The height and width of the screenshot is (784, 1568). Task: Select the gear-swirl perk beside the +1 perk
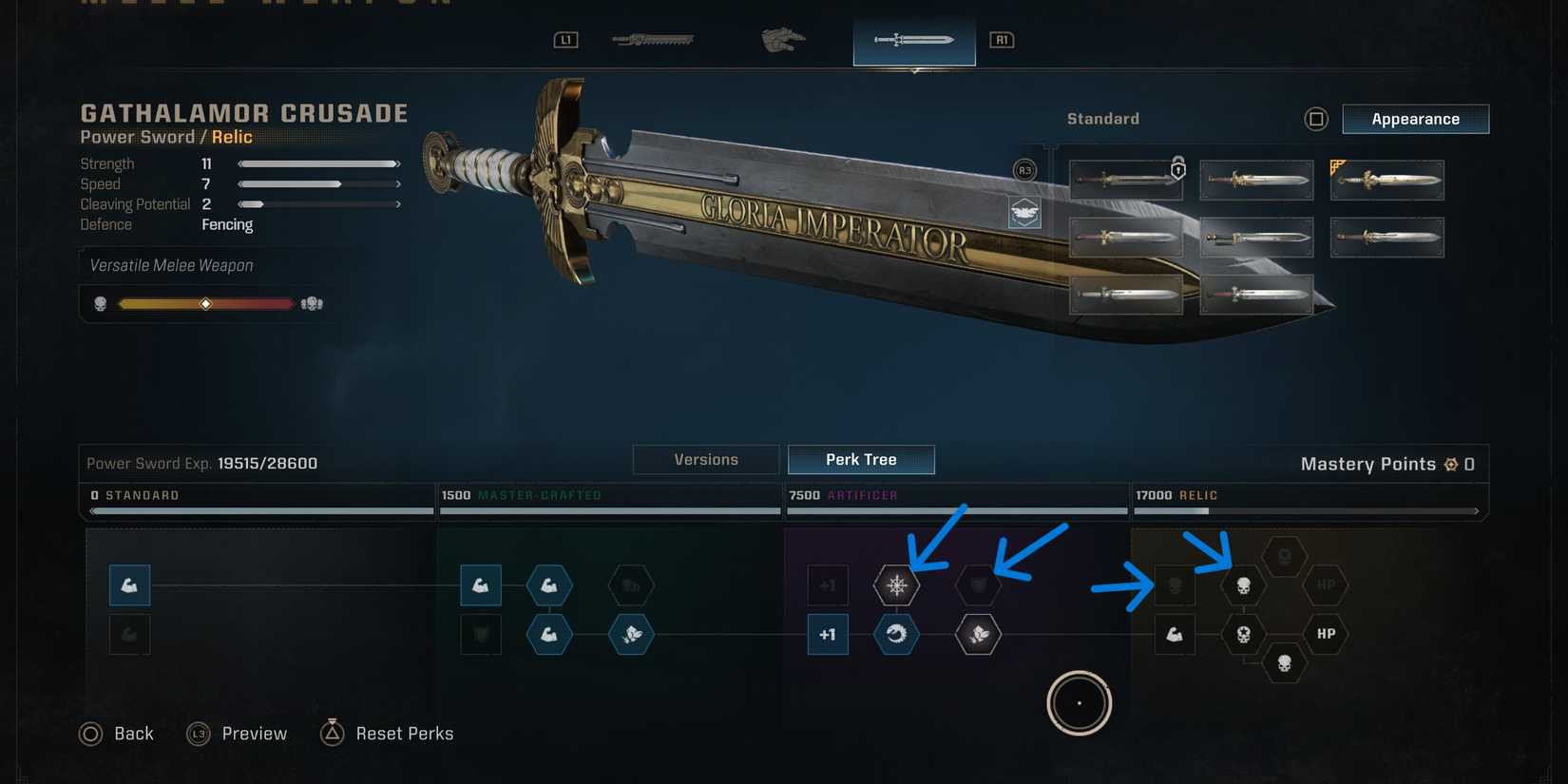coord(896,635)
